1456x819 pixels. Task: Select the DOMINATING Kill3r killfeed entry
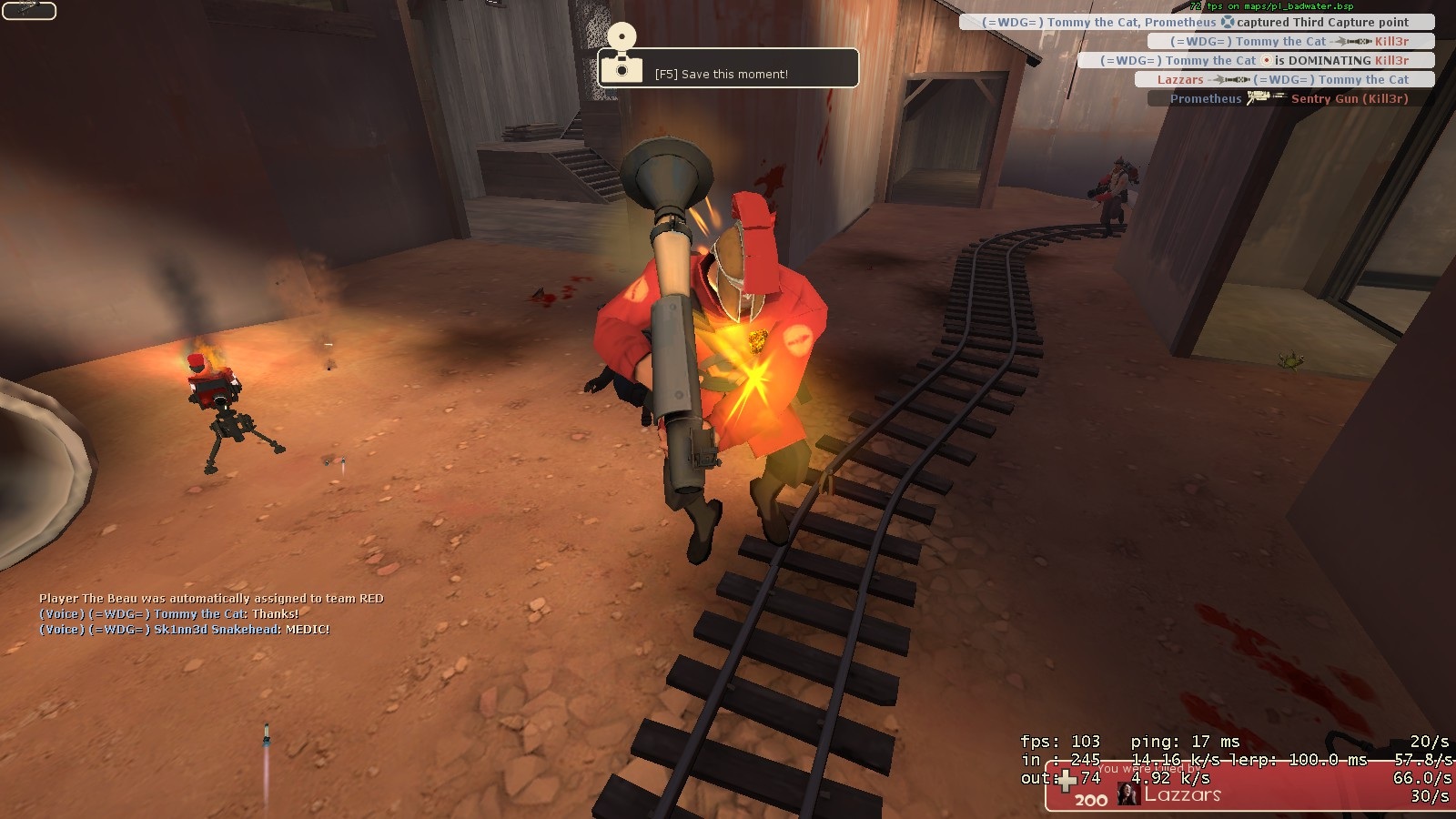pyautogui.click(x=1255, y=60)
